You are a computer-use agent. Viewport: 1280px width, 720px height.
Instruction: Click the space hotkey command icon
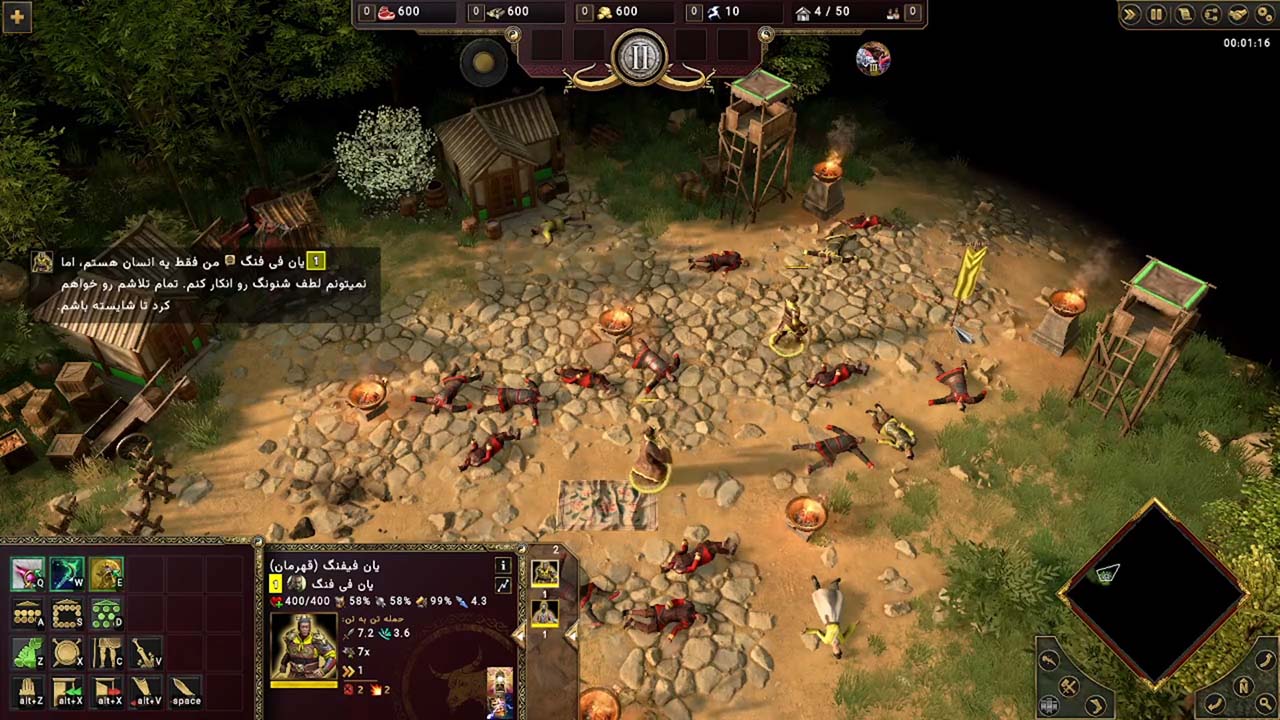(185, 691)
